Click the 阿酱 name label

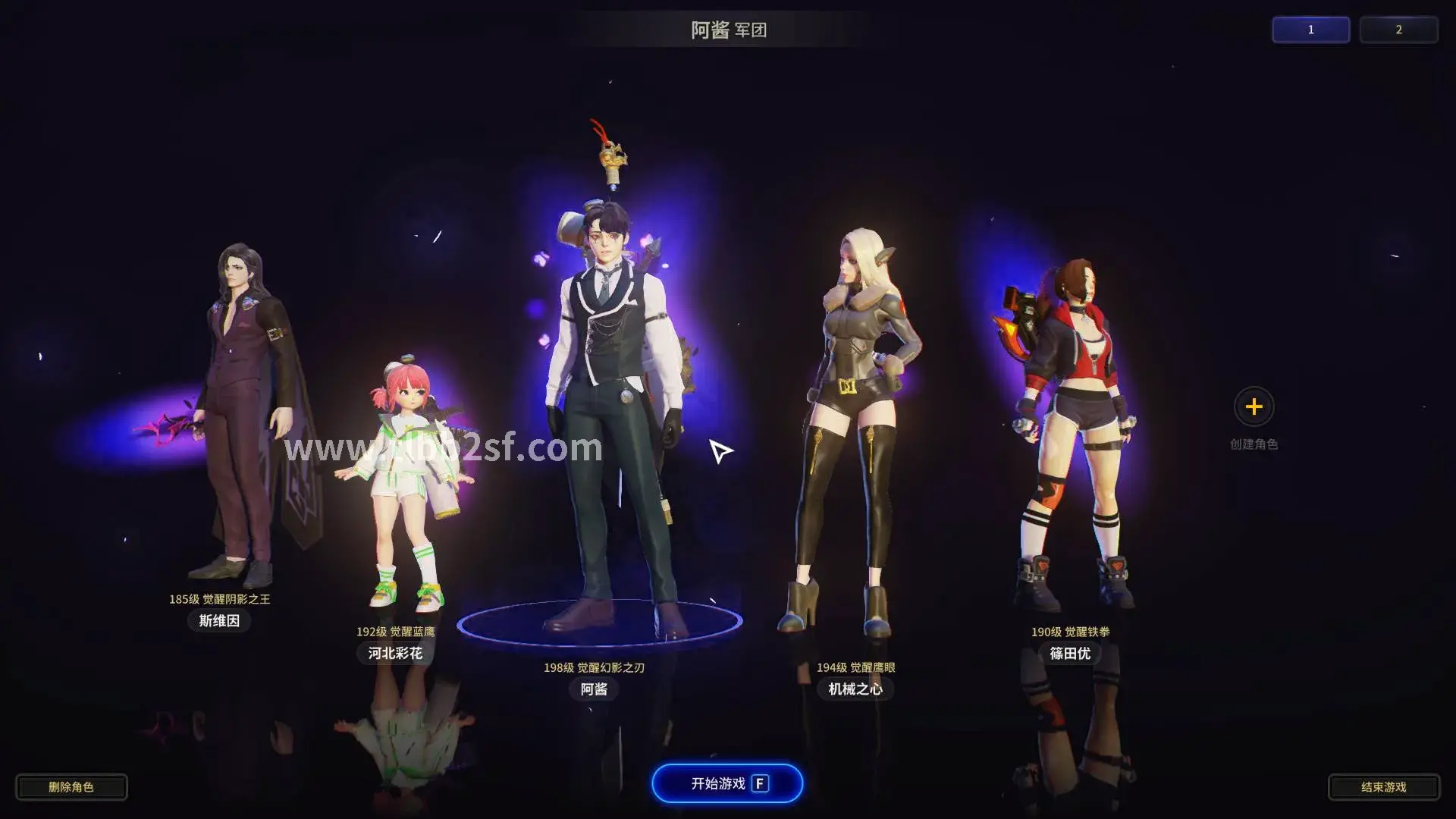[594, 689]
